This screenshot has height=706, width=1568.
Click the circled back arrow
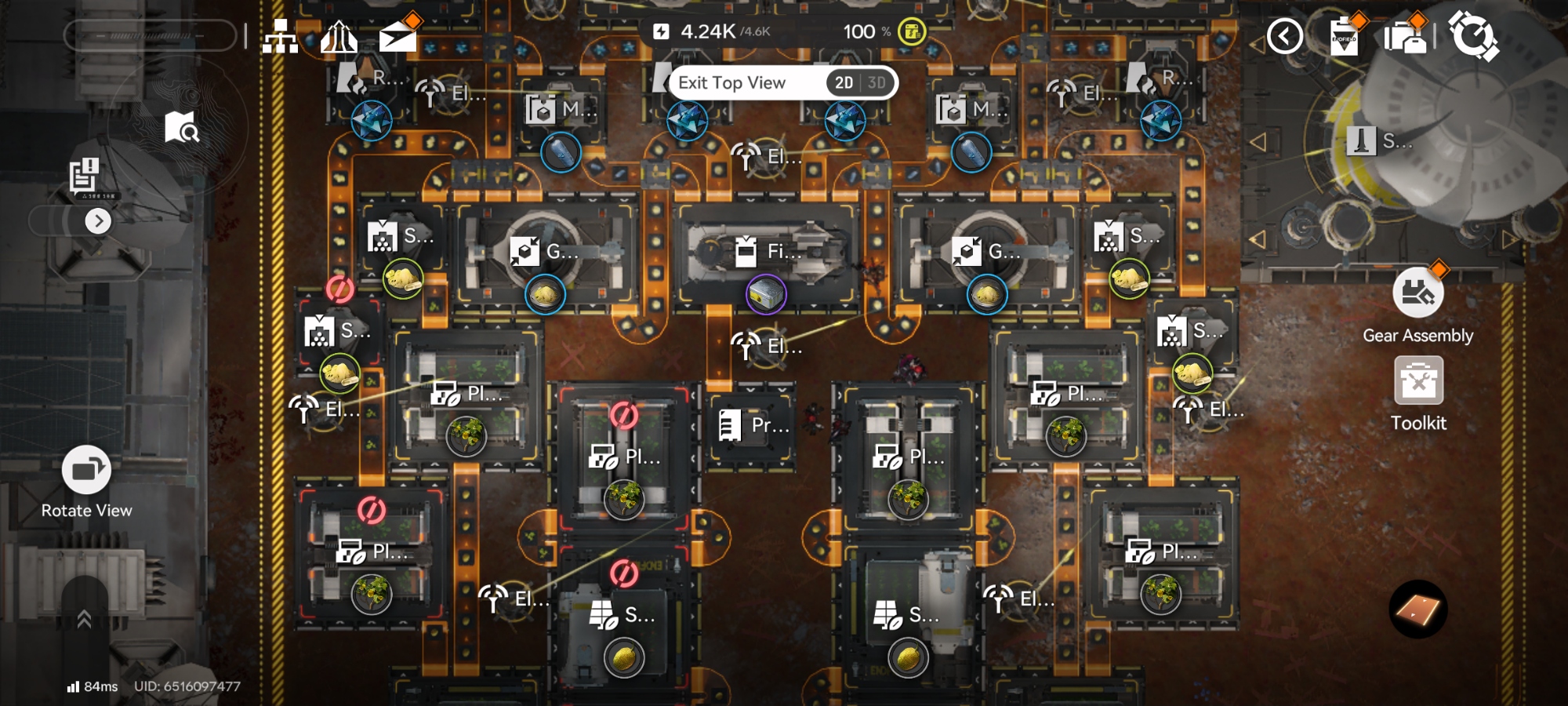(x=1285, y=37)
